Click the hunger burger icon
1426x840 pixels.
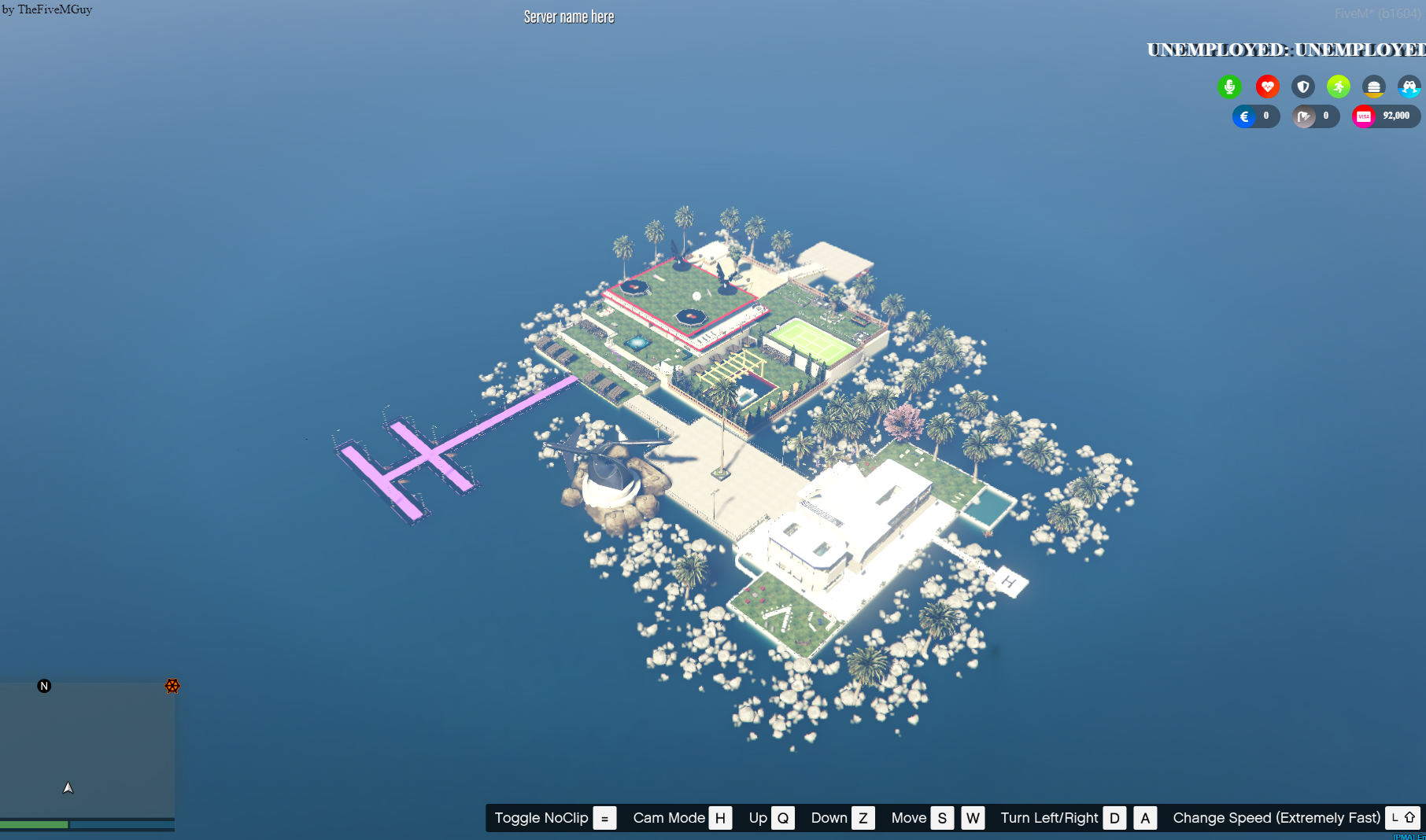(1374, 87)
